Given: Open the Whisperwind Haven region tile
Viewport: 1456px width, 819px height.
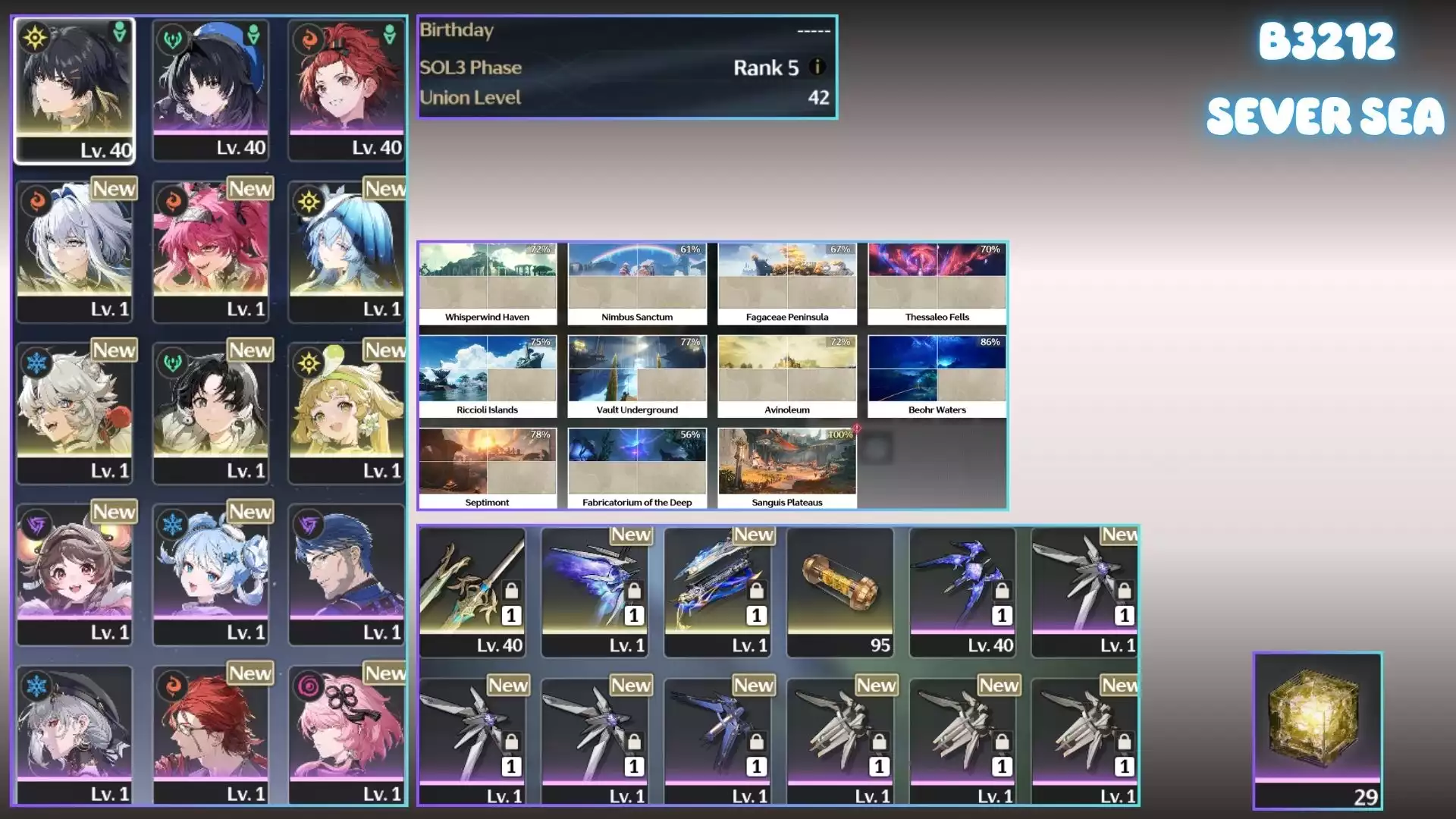Looking at the screenshot, I should 487,284.
